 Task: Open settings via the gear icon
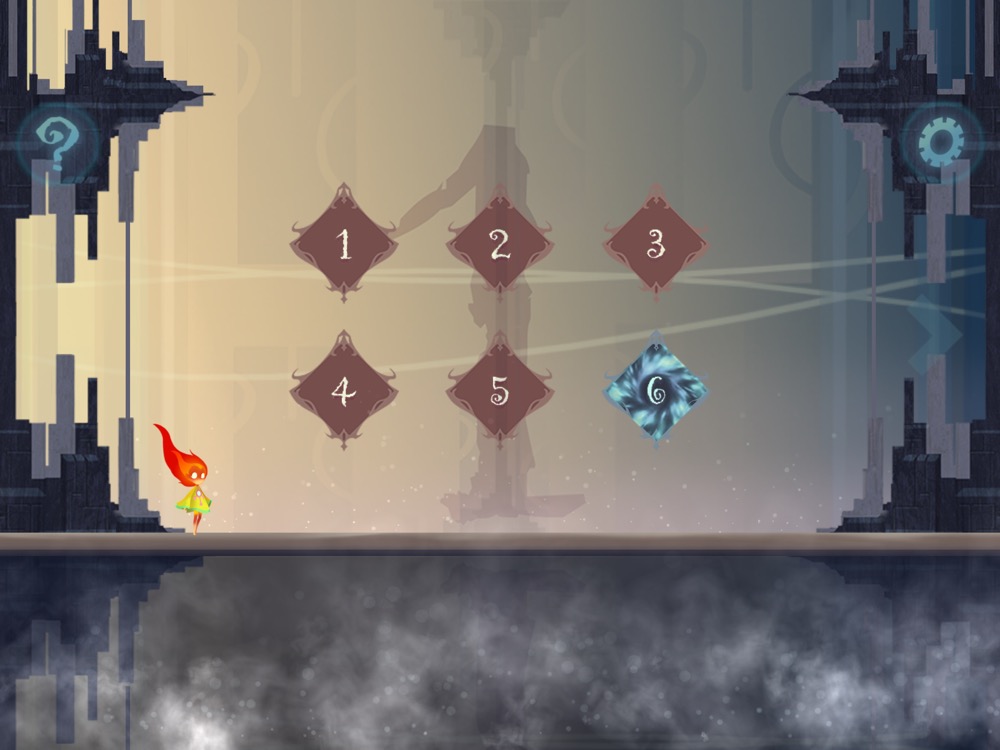point(941,144)
